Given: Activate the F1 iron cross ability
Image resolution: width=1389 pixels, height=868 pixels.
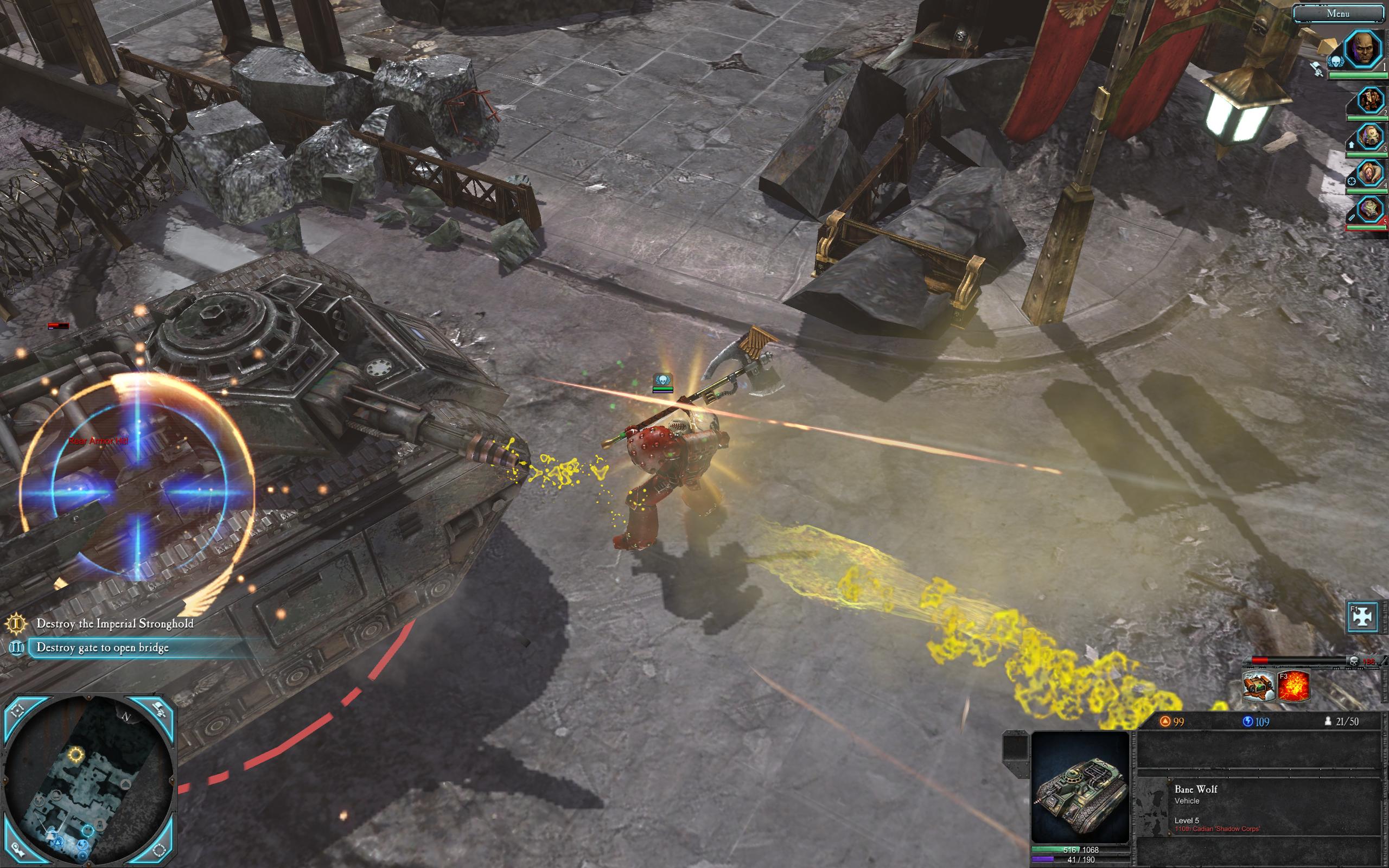Looking at the screenshot, I should tap(1362, 615).
